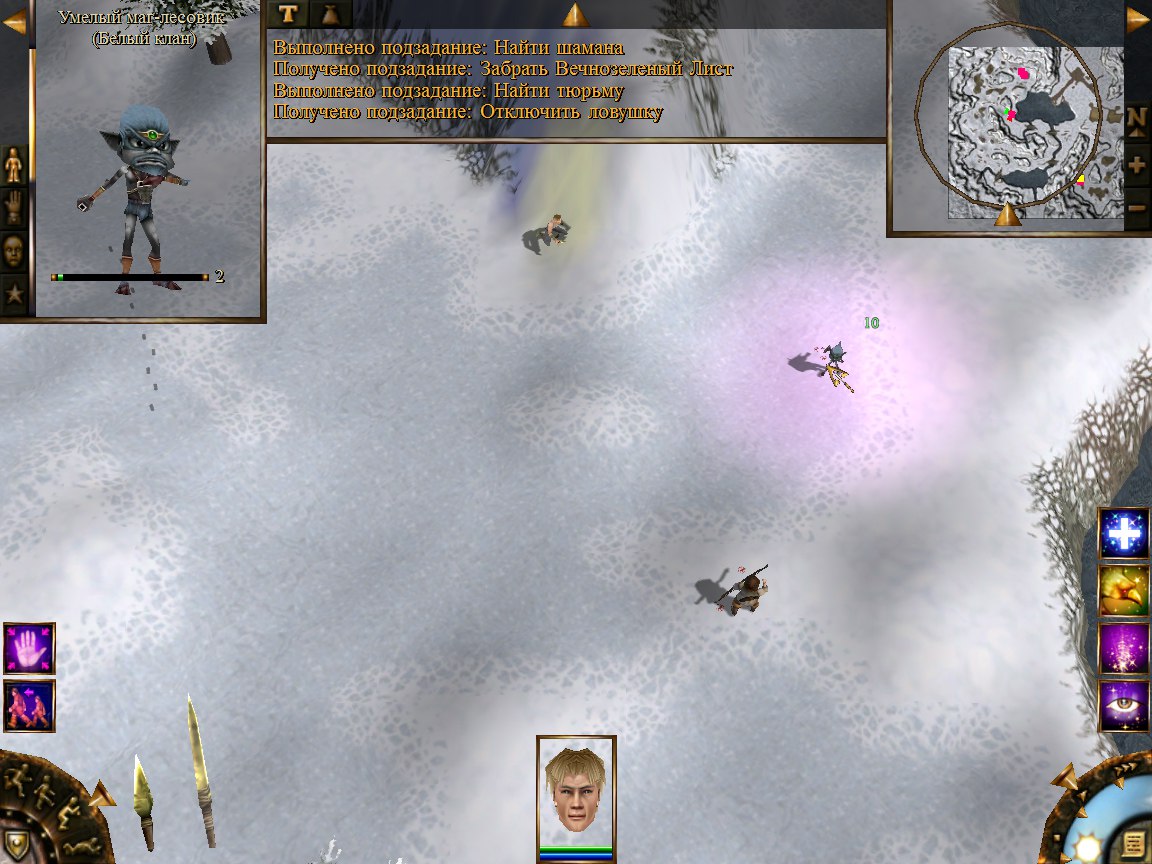Select the short spear weapon
Image resolution: width=1152 pixels, height=864 pixels.
144,802
